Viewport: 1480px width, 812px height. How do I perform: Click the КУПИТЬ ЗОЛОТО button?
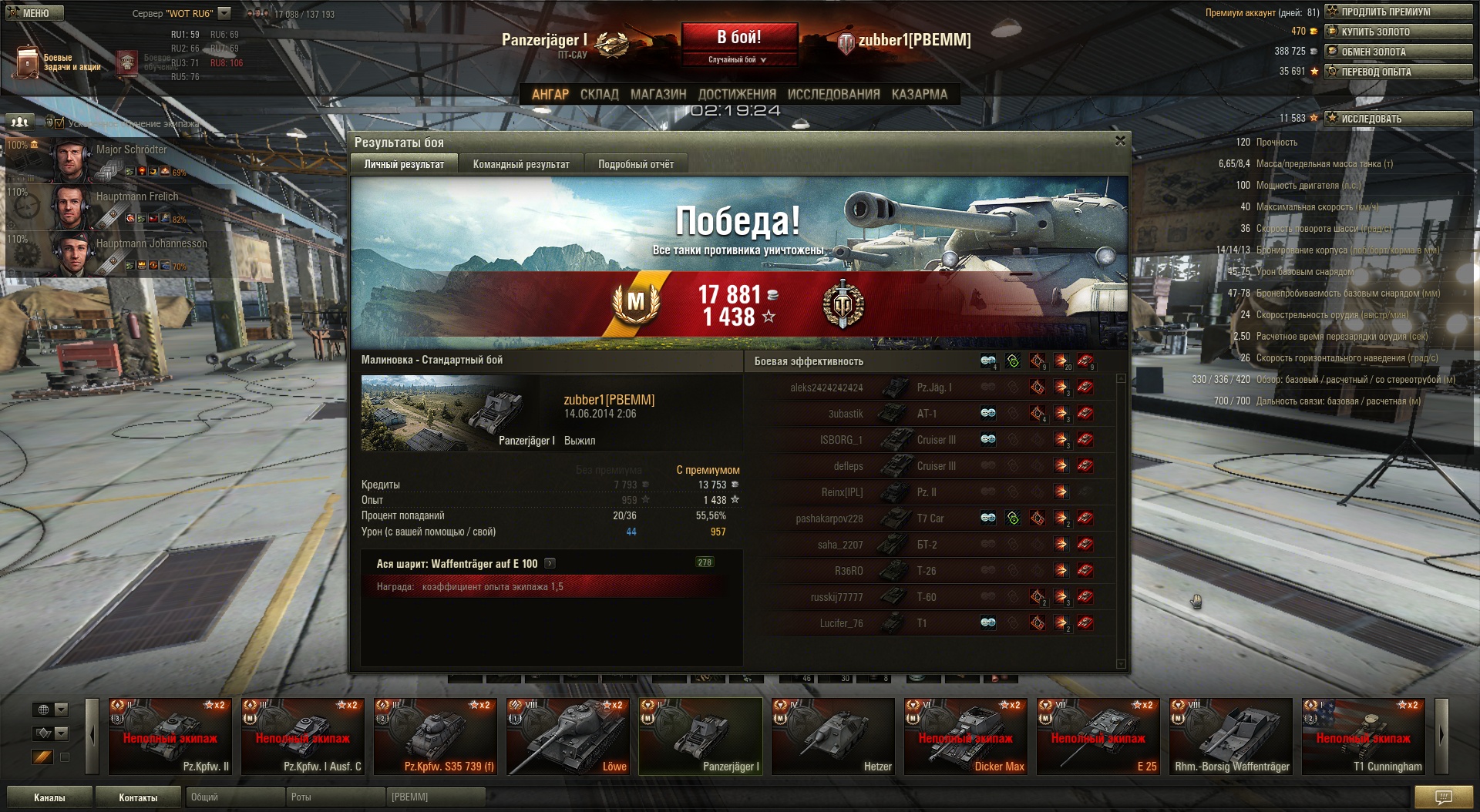(x=1398, y=32)
